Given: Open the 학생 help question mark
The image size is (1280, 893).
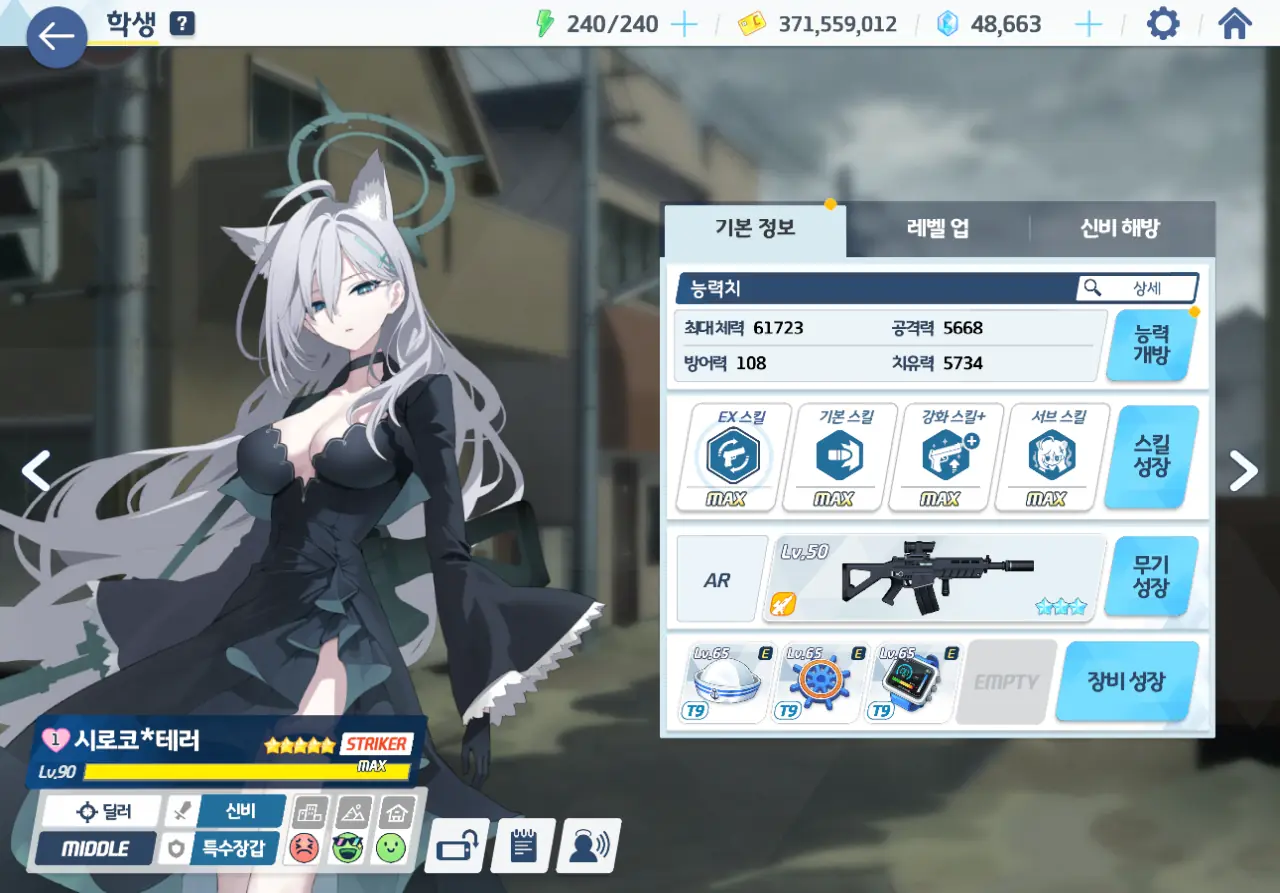Looking at the screenshot, I should pyautogui.click(x=182, y=23).
